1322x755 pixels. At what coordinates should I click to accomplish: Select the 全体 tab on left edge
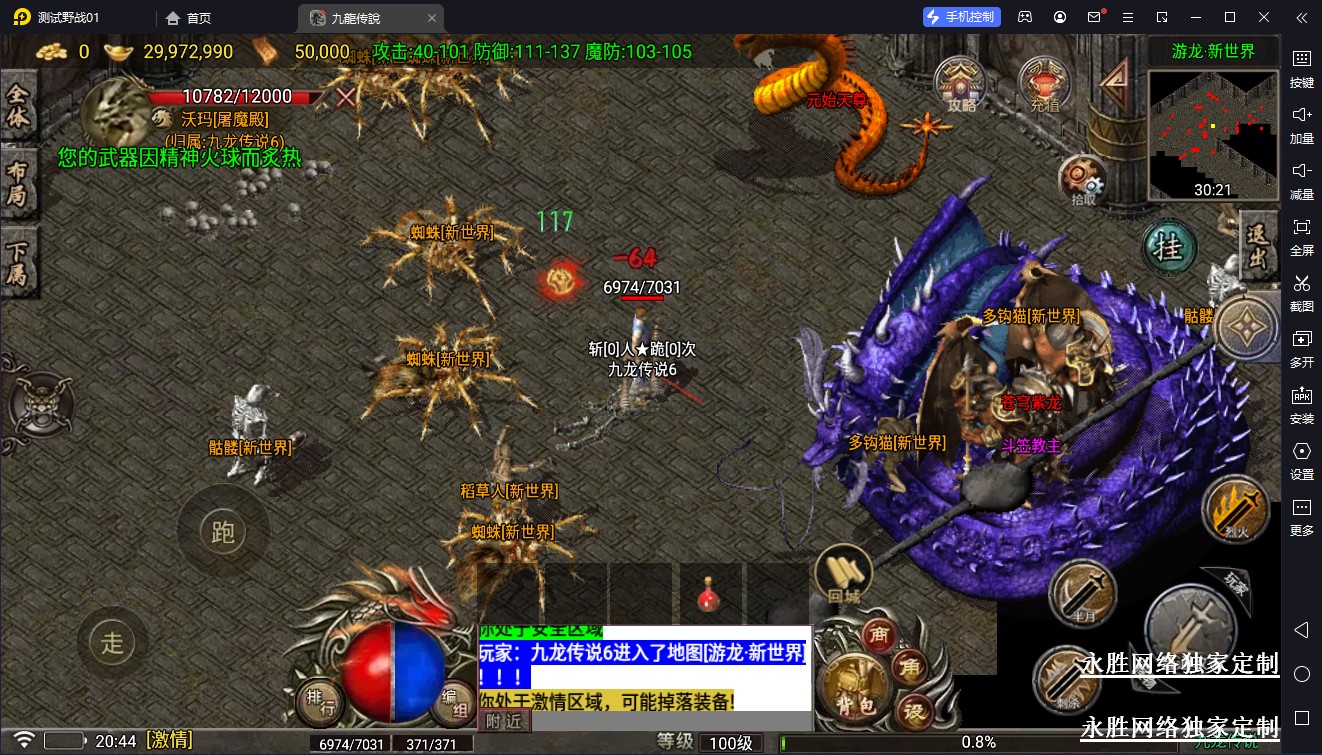click(18, 108)
